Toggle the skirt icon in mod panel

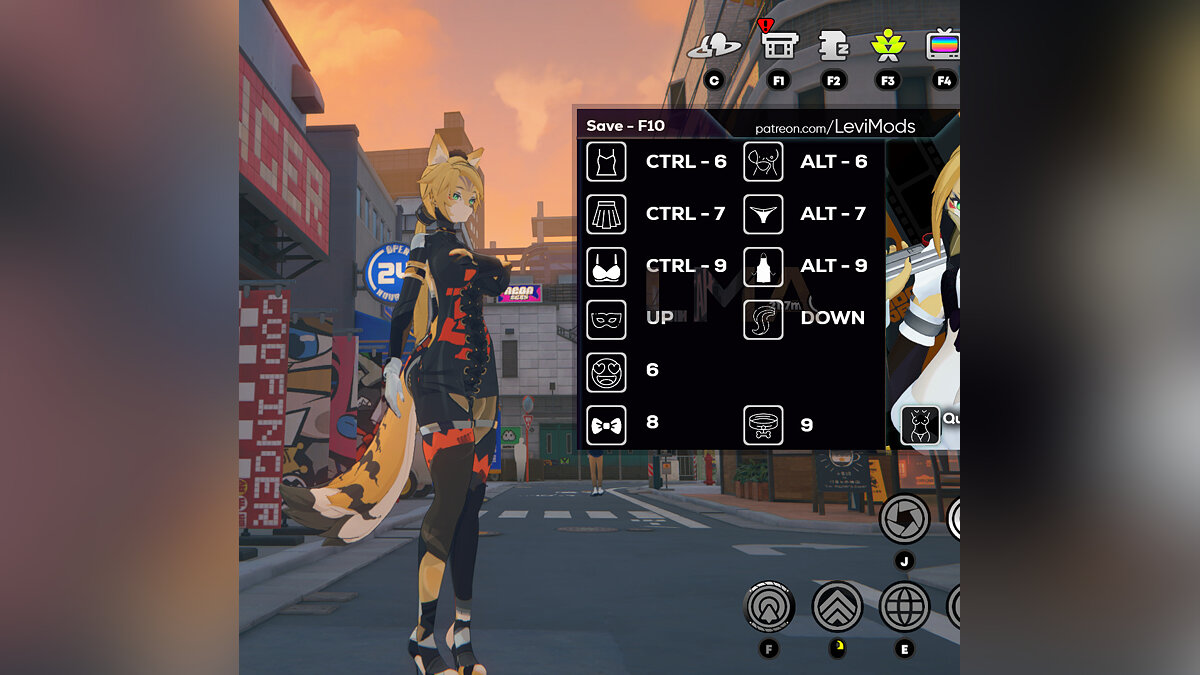pos(606,214)
